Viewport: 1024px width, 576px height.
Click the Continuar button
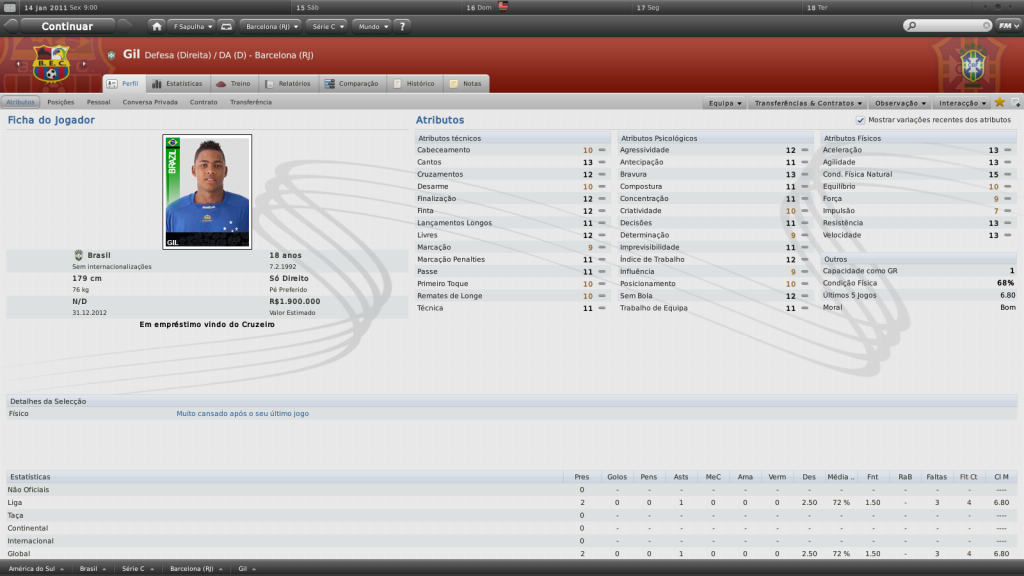coord(68,26)
